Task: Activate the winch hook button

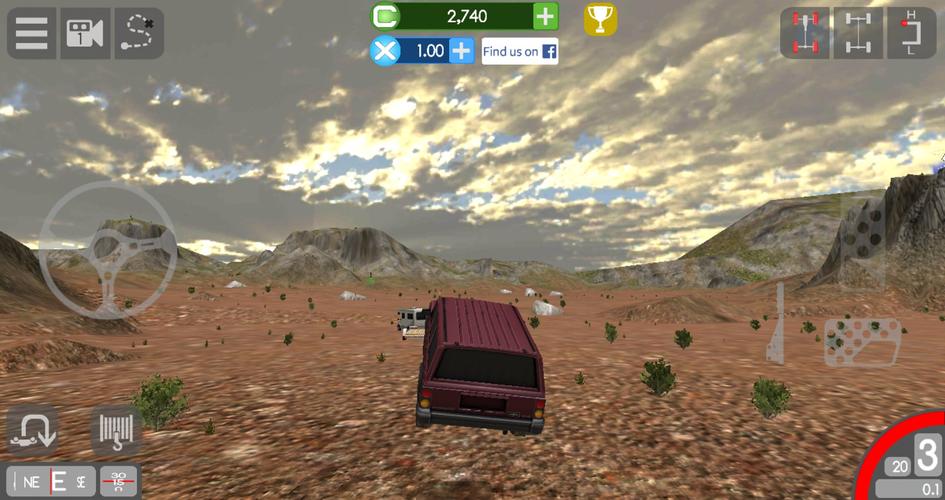Action: coord(115,430)
